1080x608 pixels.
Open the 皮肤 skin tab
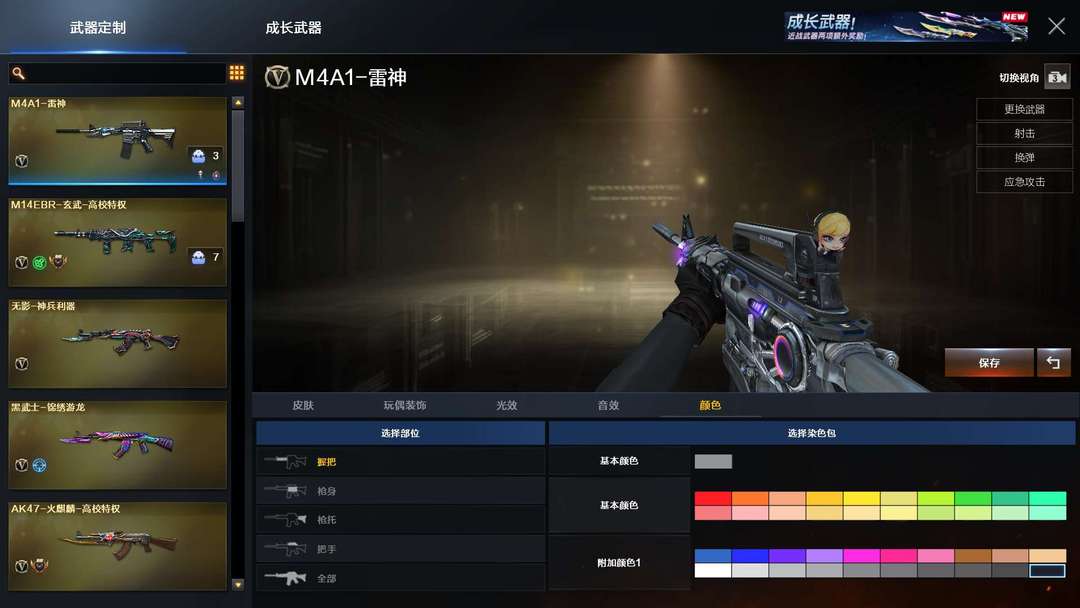(303, 405)
